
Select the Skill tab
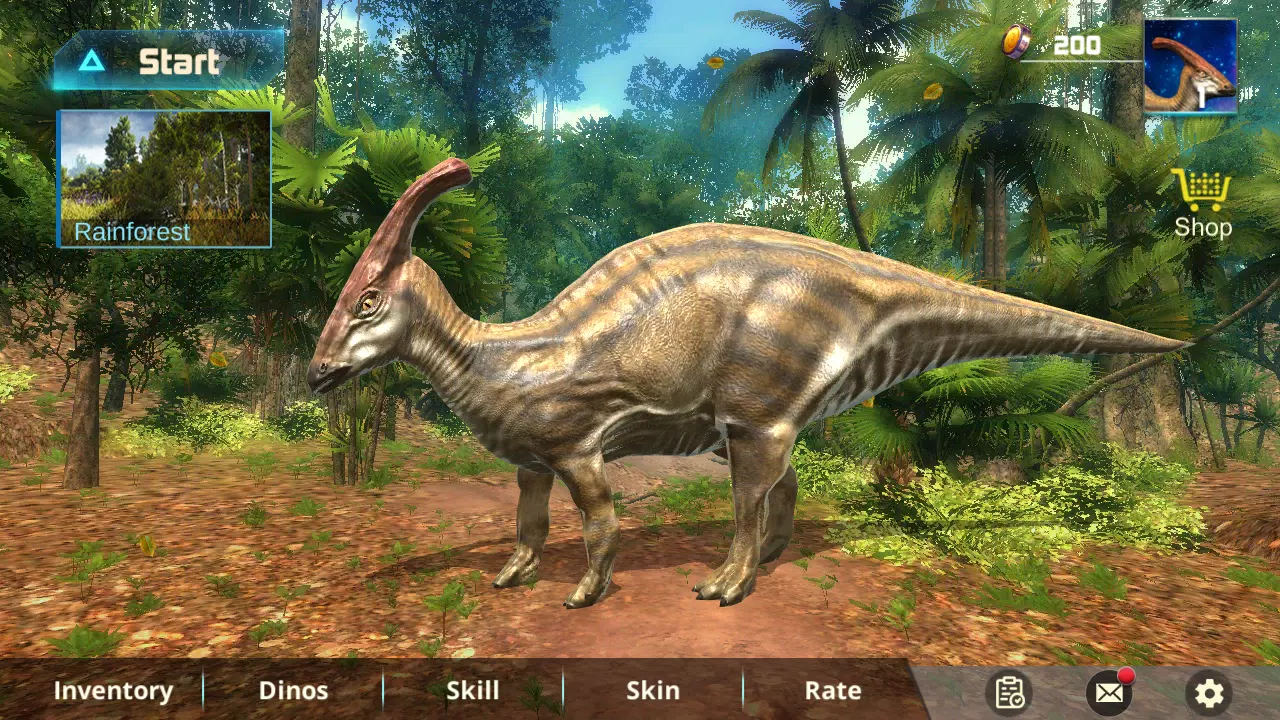(472, 690)
